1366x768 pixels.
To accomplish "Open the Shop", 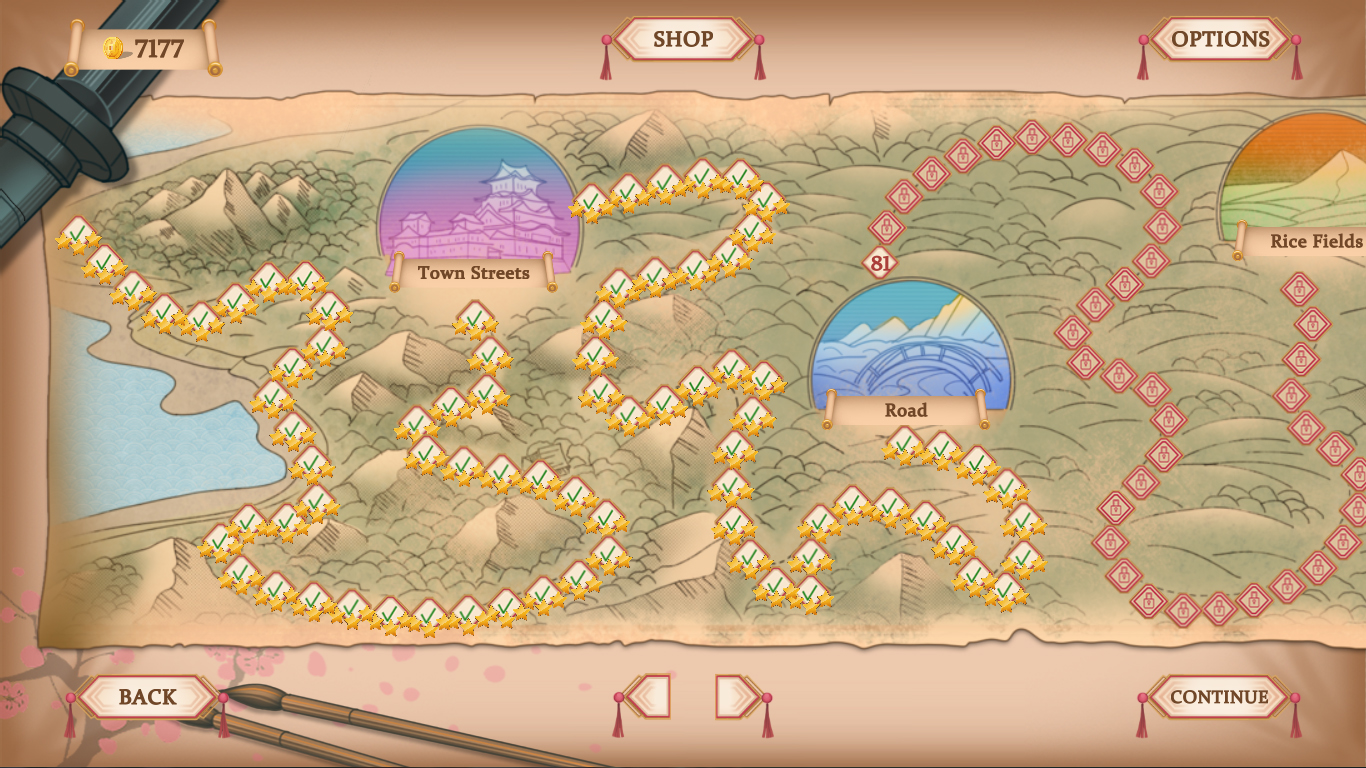I will point(683,40).
